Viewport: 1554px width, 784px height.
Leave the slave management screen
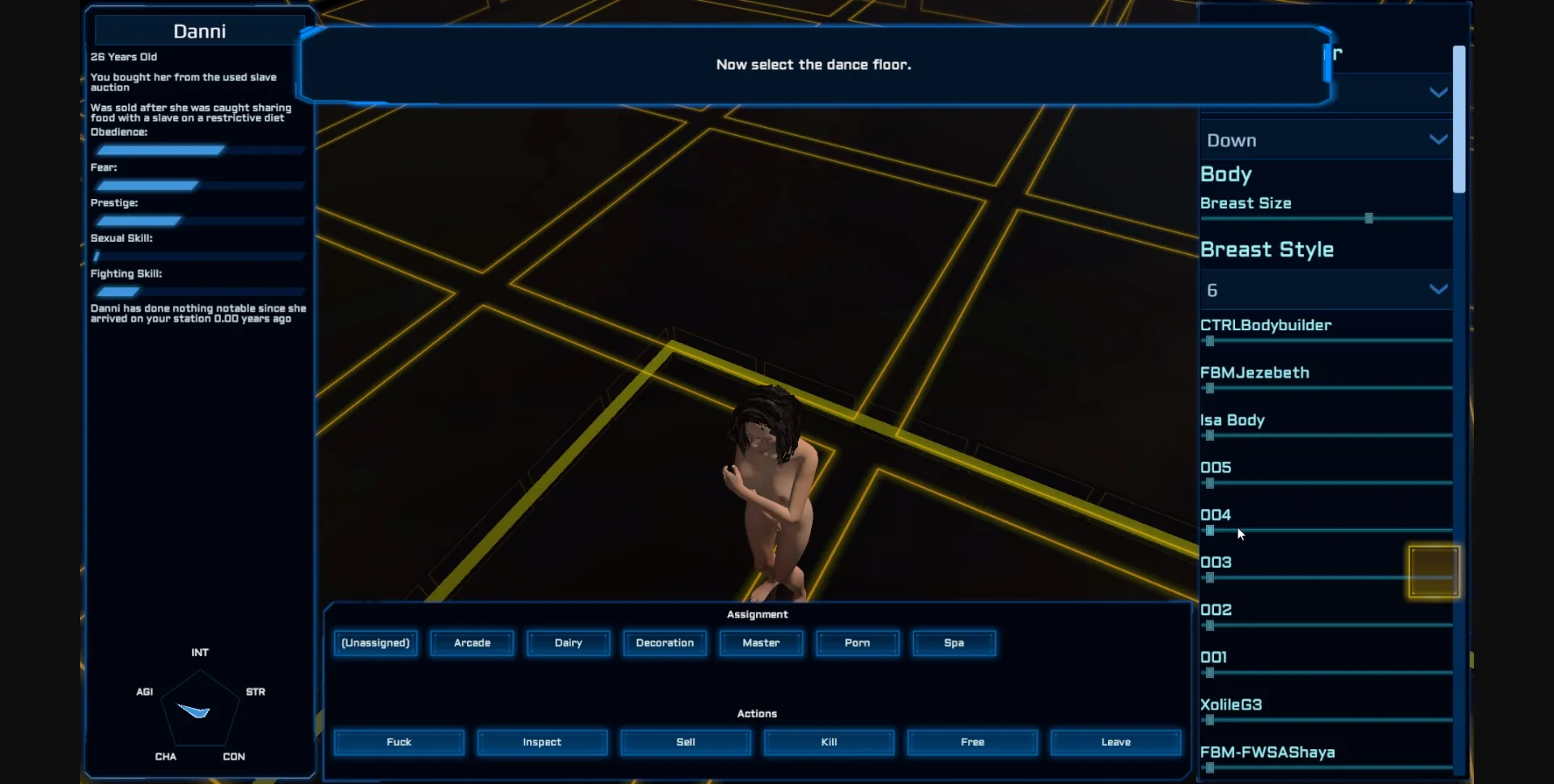click(1115, 742)
